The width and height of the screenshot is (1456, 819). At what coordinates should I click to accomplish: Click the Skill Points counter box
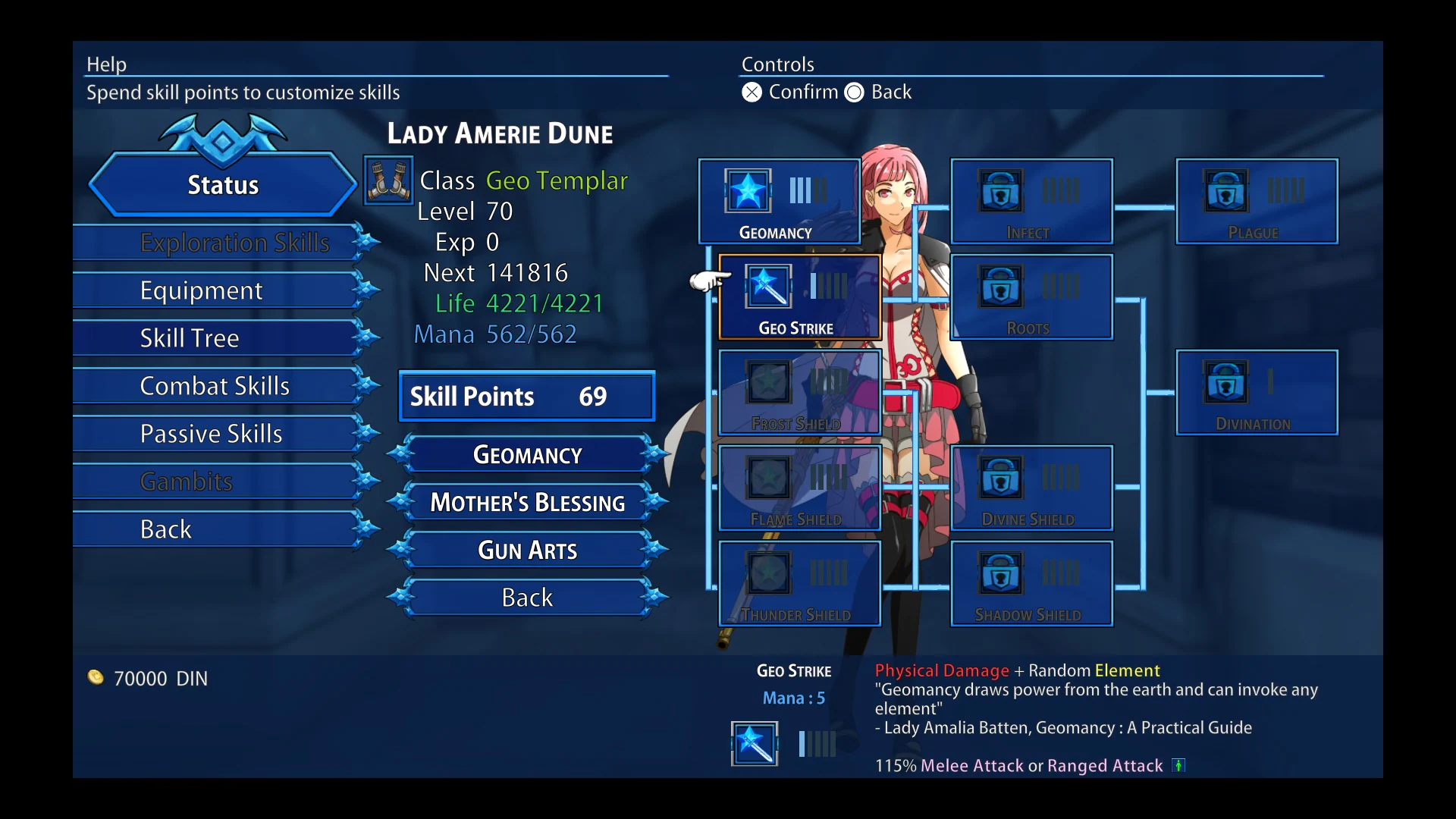coord(526,396)
